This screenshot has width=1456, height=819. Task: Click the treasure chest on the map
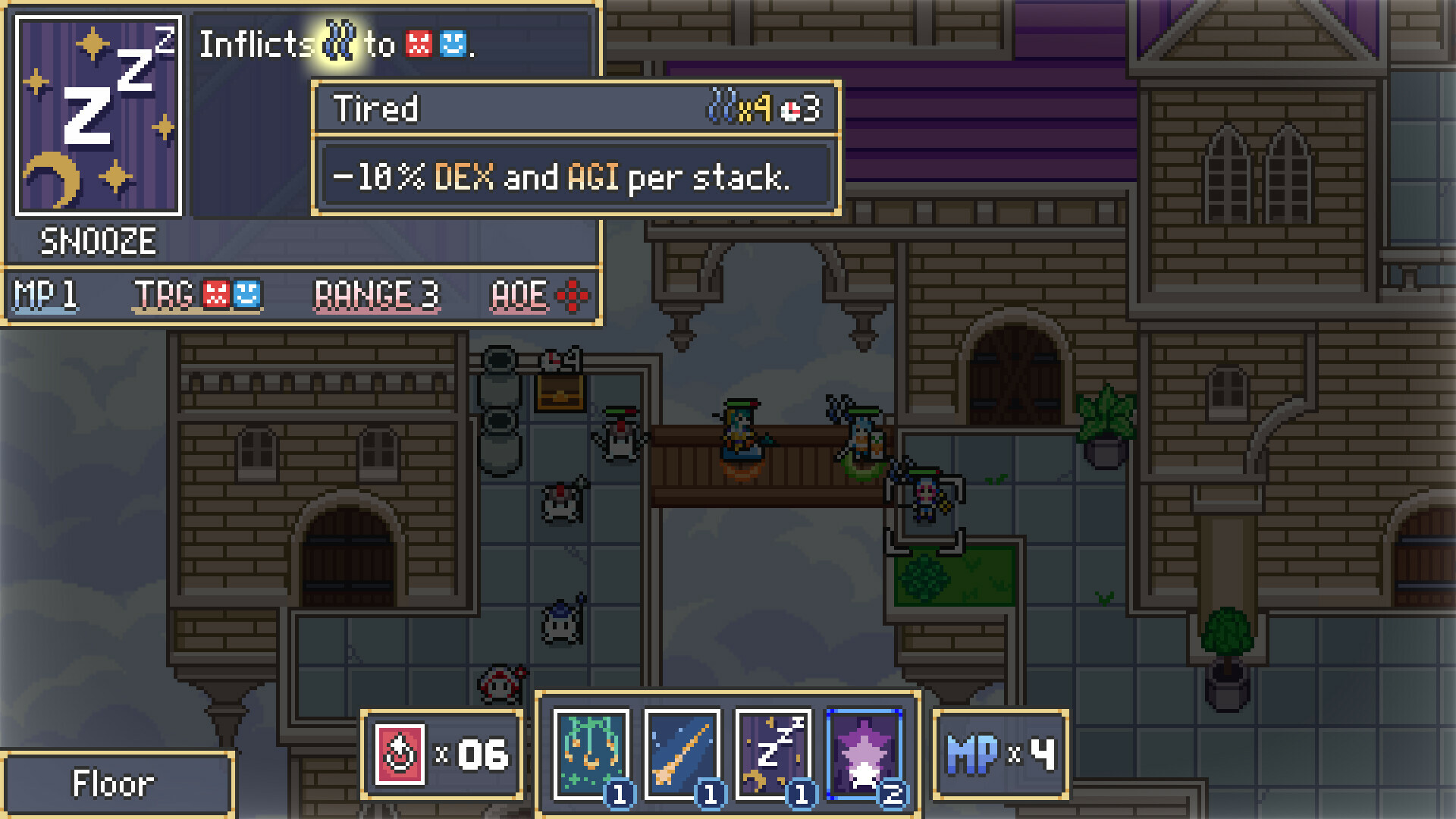click(559, 392)
